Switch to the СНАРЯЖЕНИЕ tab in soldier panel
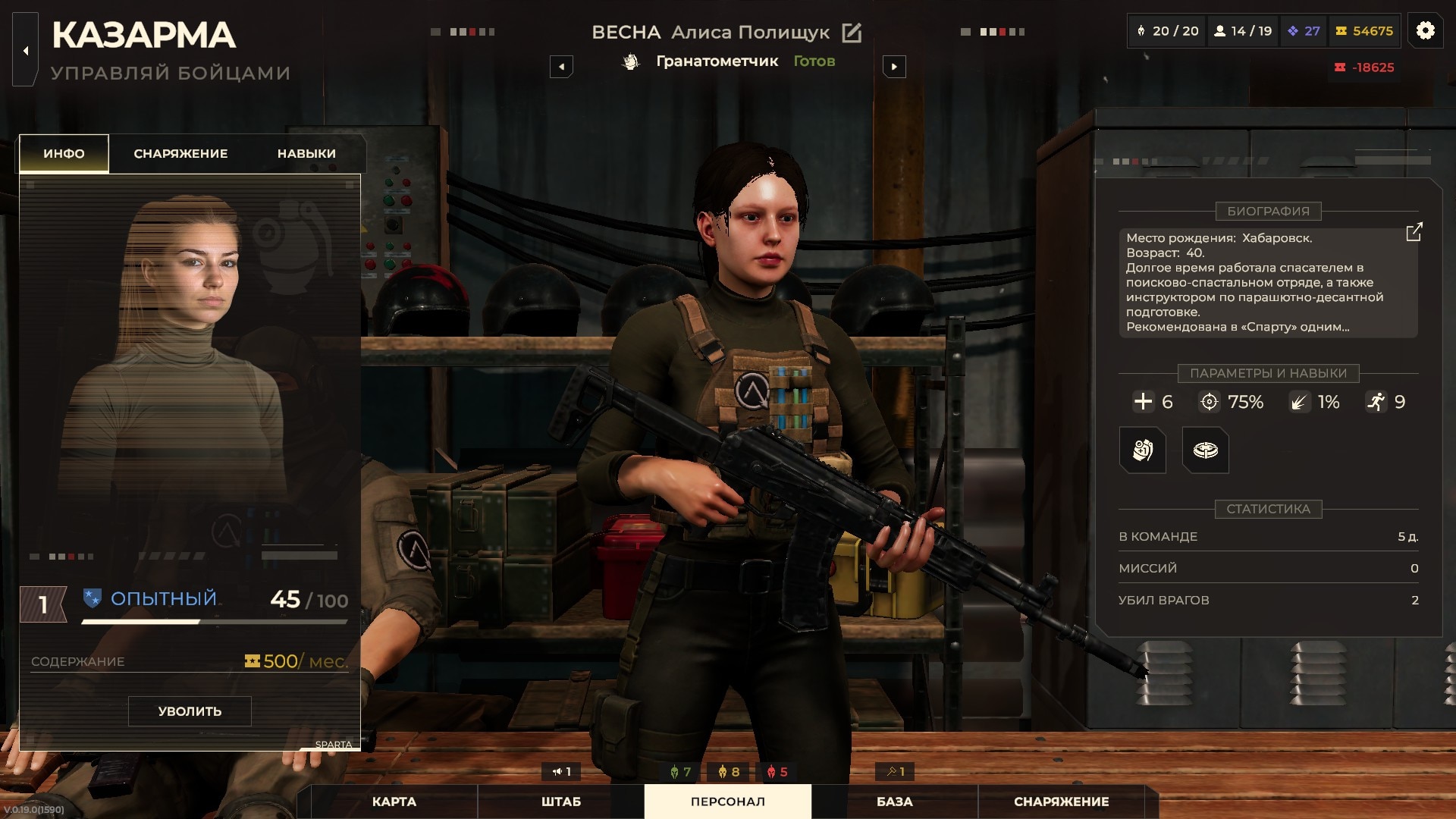 point(180,153)
